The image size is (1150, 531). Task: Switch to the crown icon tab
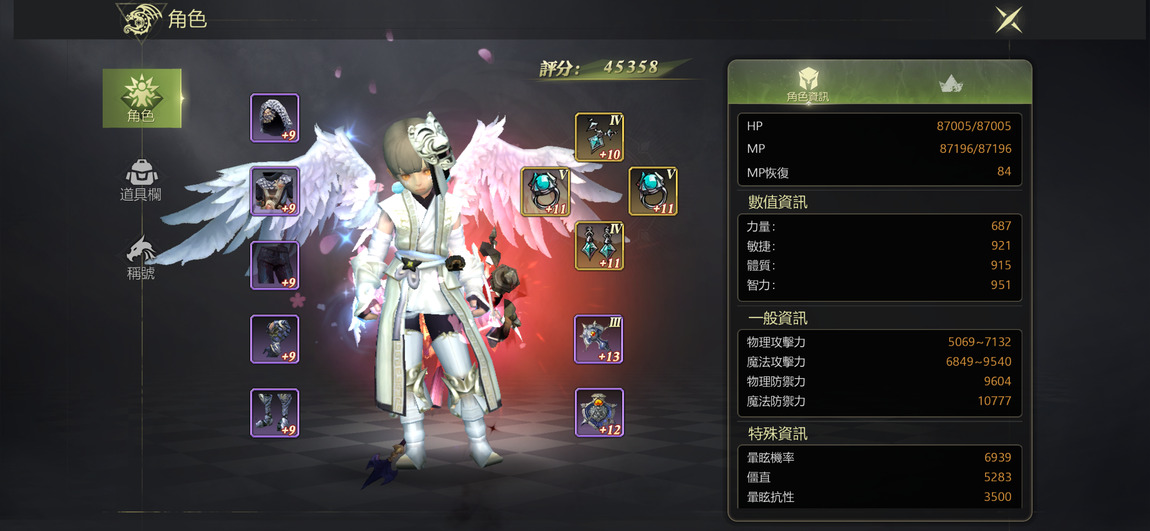[950, 84]
